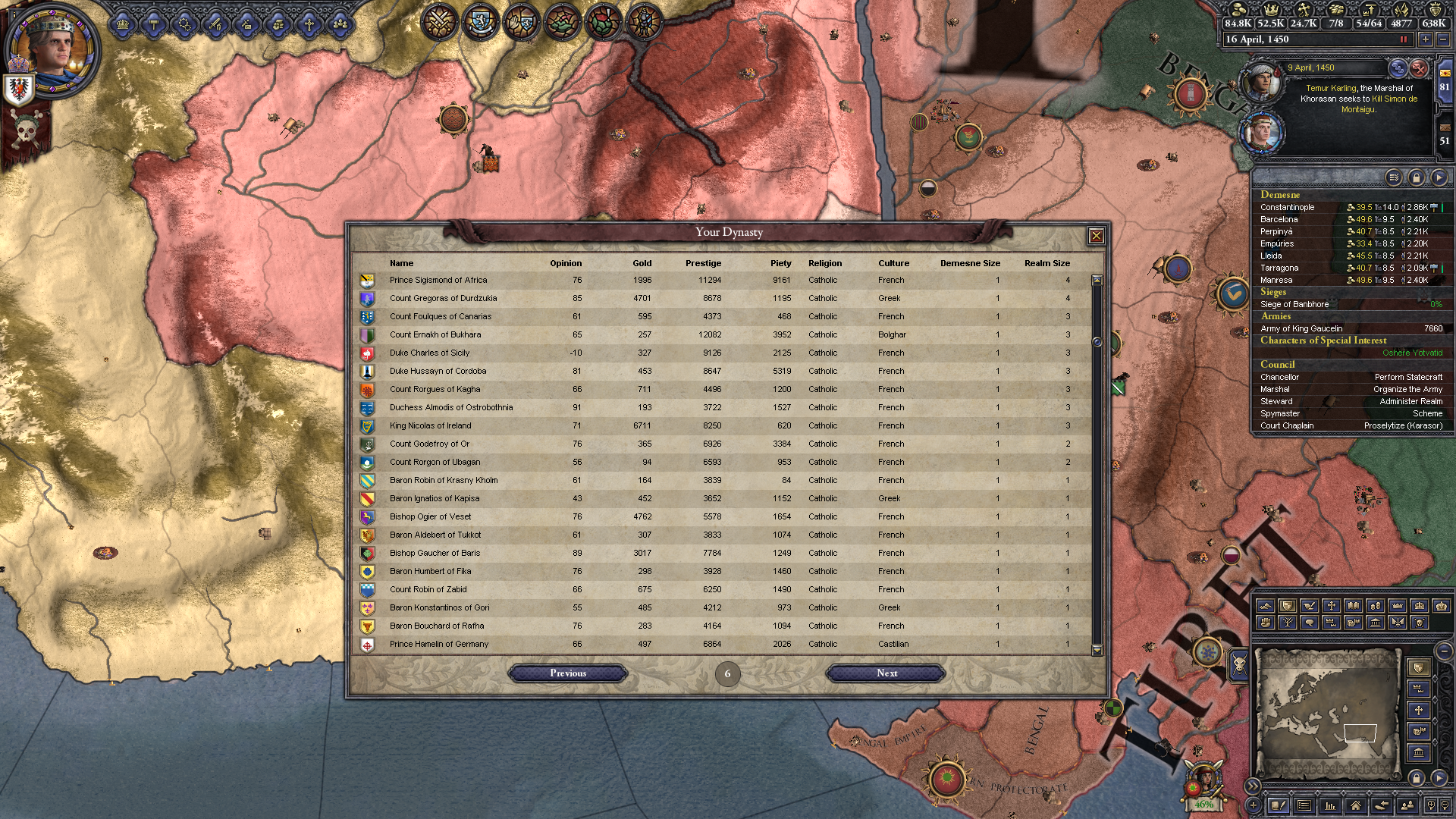Toggle the game pause indicator
This screenshot has width=1456, height=819.
pyautogui.click(x=1403, y=39)
